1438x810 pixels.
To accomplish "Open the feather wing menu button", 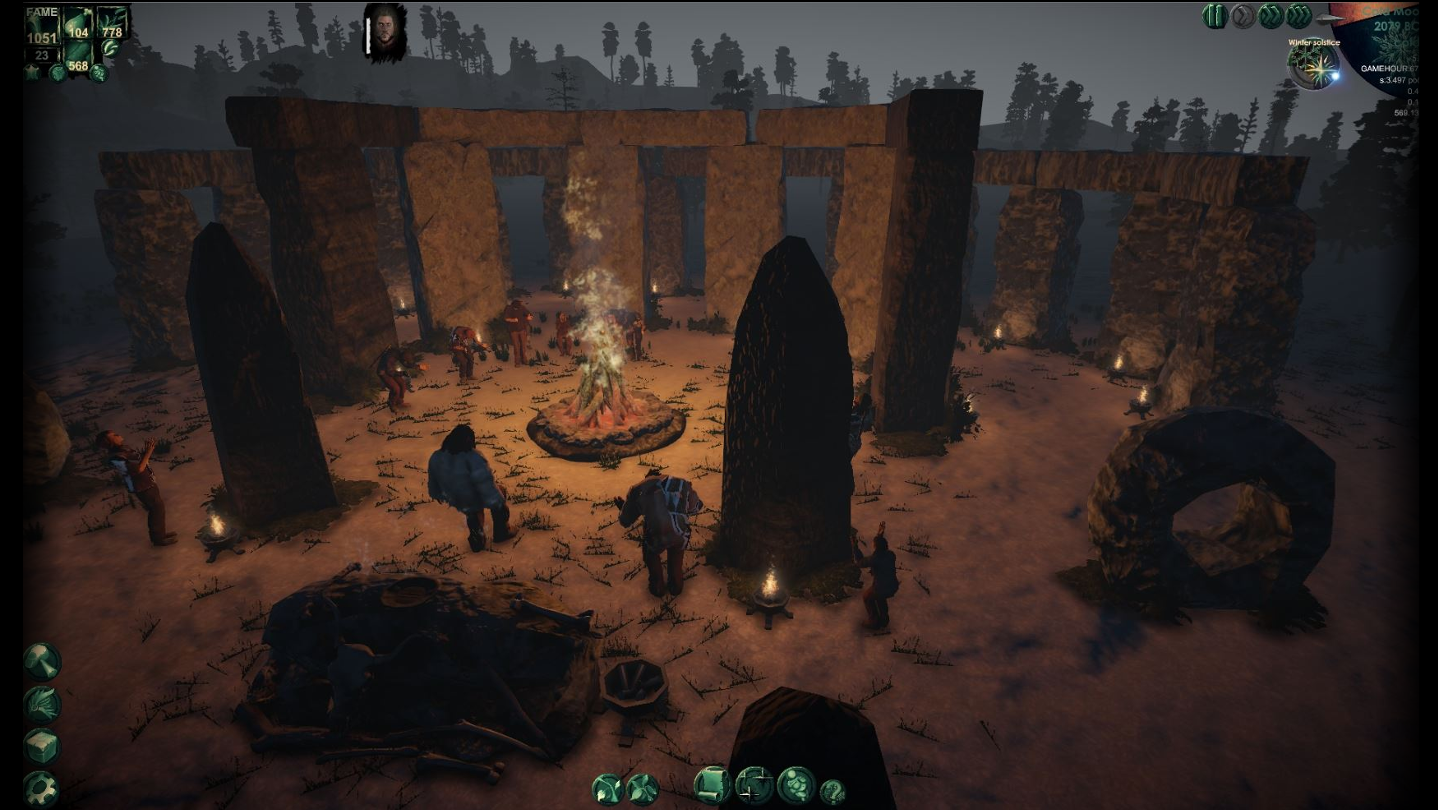I will [x=42, y=704].
